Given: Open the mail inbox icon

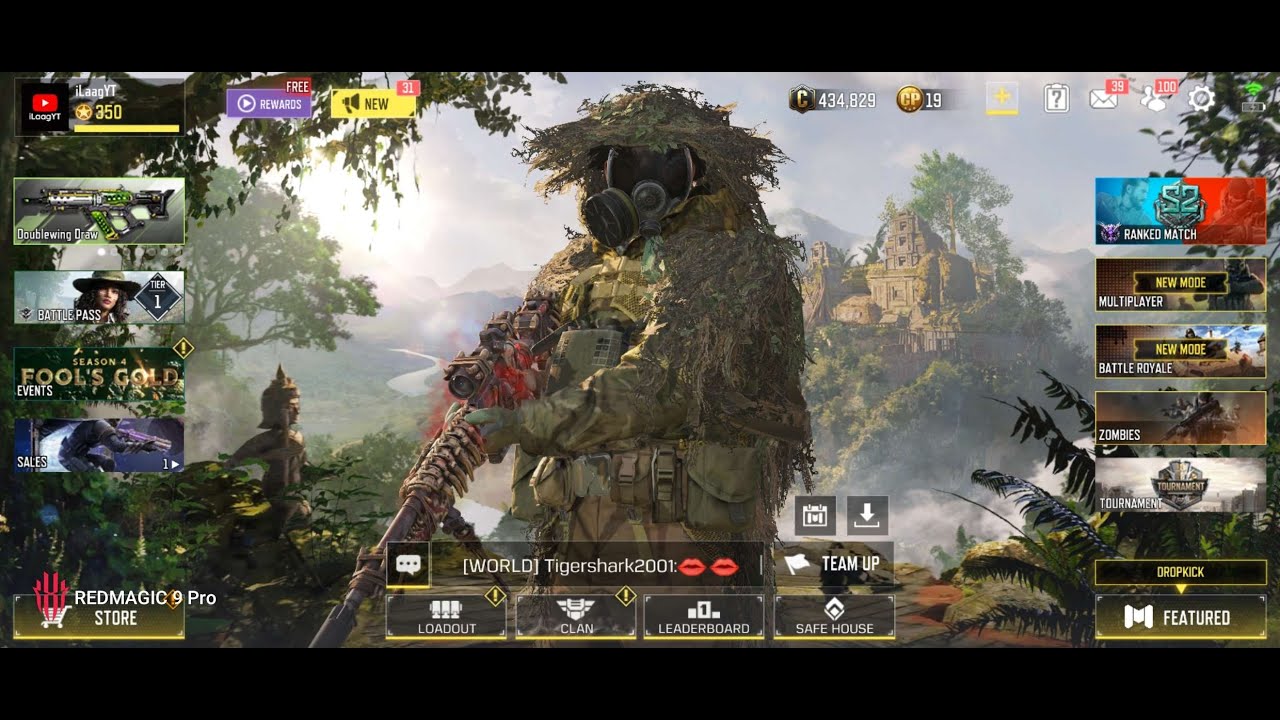Looking at the screenshot, I should [1103, 99].
